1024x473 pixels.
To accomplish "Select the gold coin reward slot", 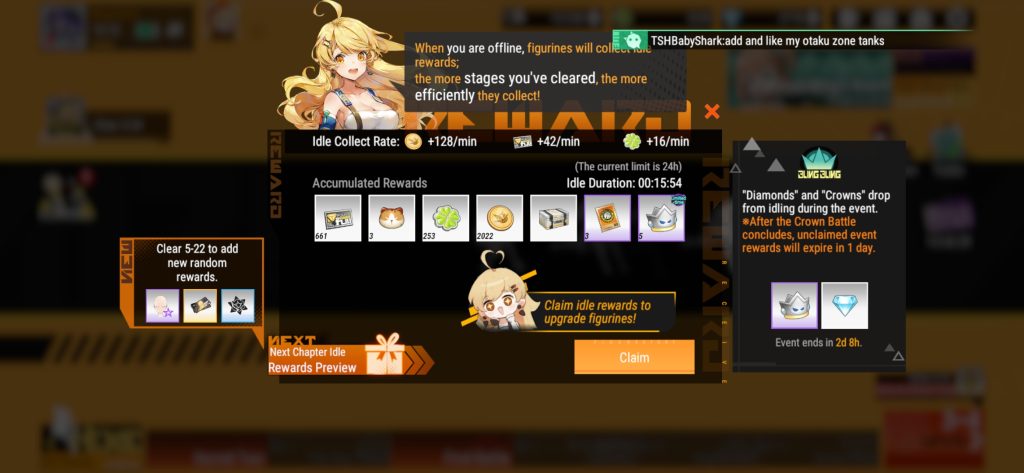I will (x=498, y=218).
